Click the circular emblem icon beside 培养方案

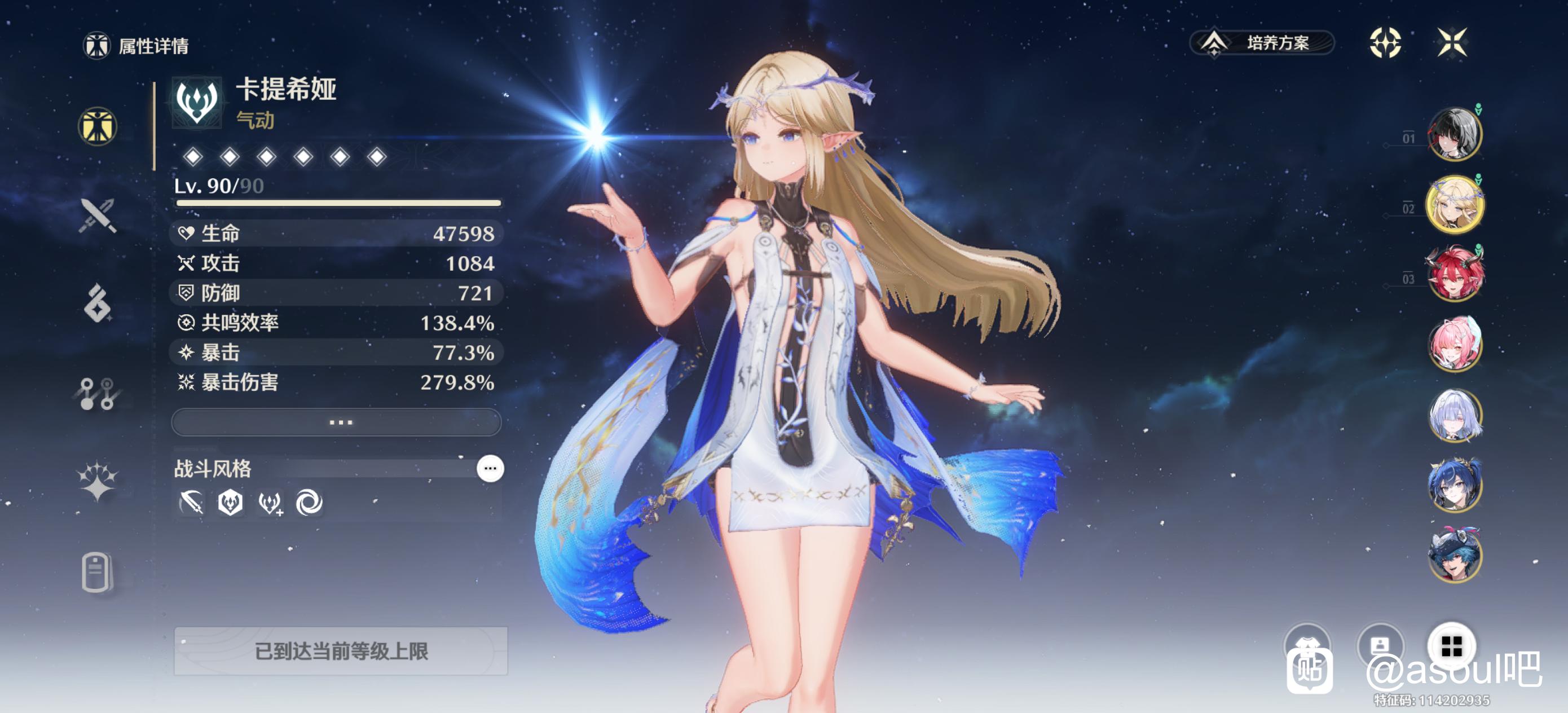(x=1385, y=43)
